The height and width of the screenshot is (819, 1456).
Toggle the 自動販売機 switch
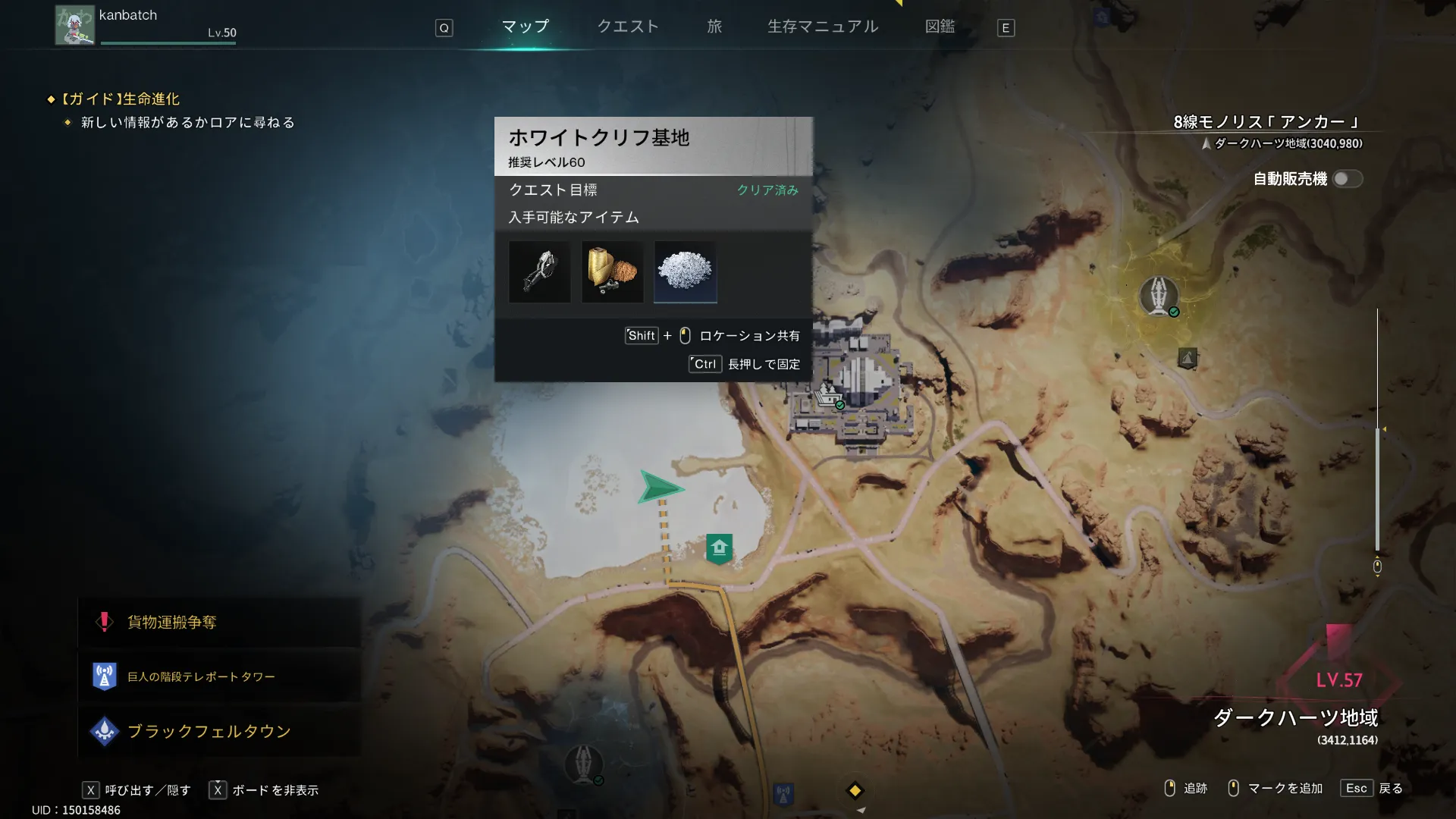[x=1347, y=179]
